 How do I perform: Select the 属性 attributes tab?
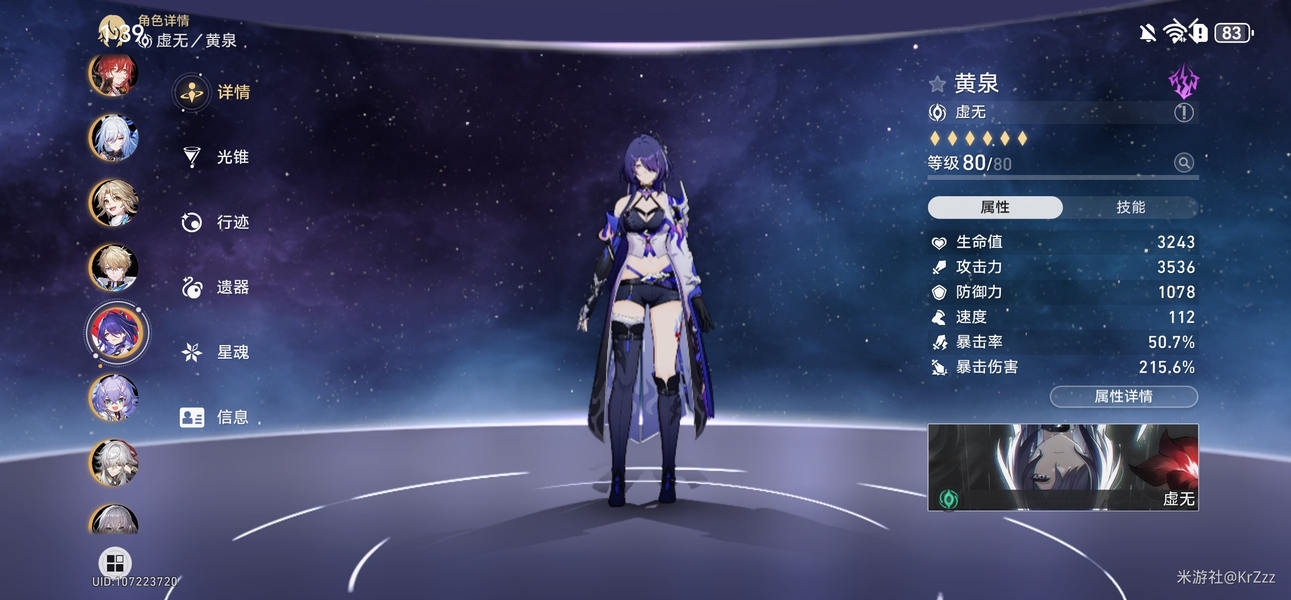(995, 207)
